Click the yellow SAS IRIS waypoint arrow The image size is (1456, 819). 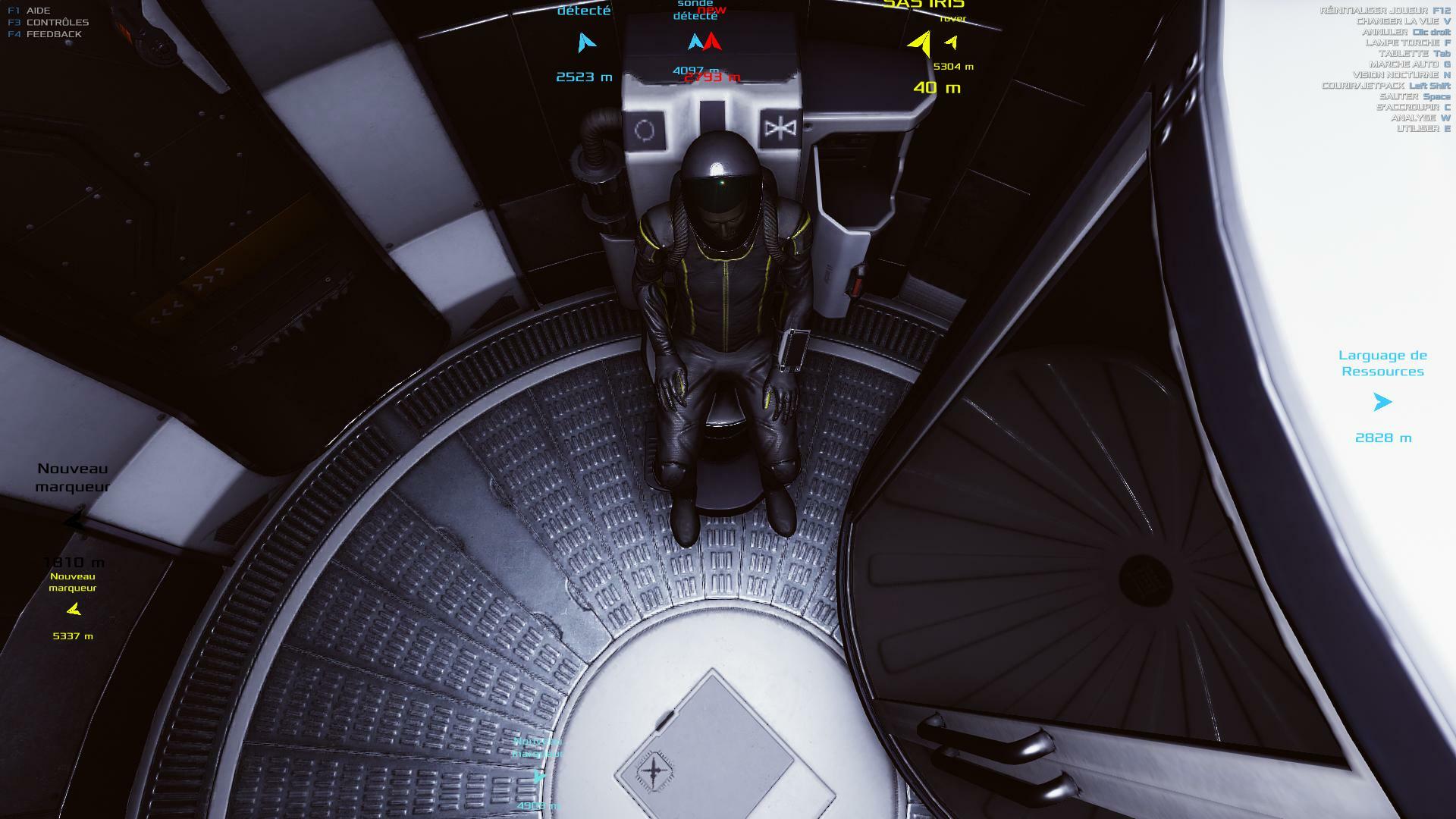(x=921, y=43)
